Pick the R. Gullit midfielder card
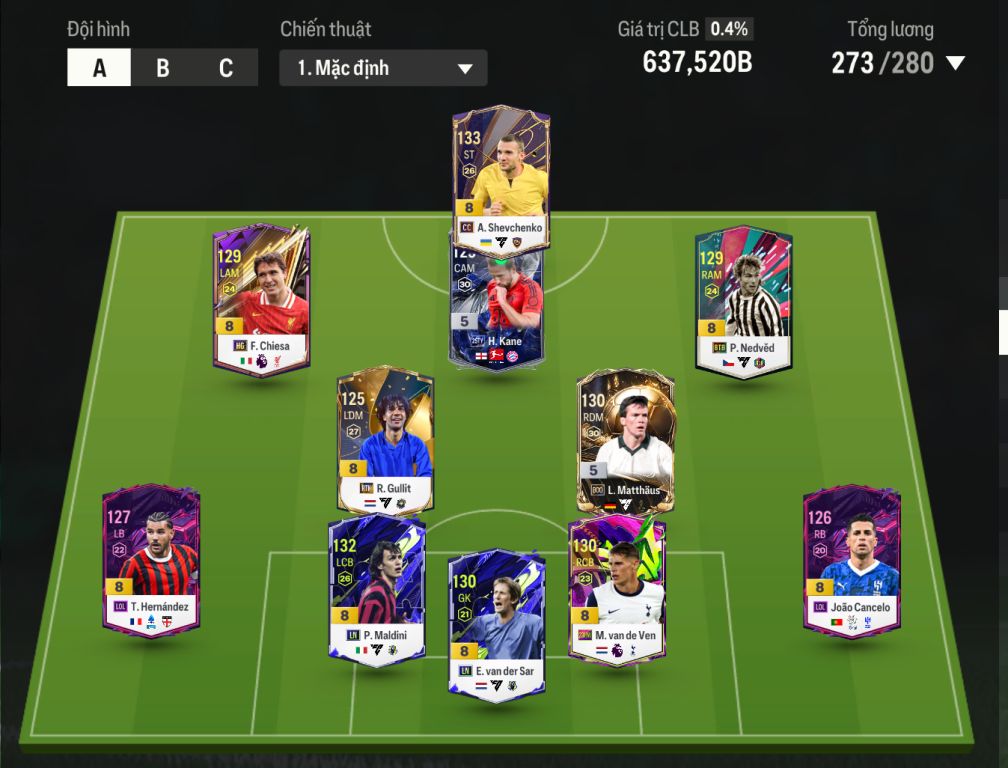The width and height of the screenshot is (1008, 768). click(385, 440)
